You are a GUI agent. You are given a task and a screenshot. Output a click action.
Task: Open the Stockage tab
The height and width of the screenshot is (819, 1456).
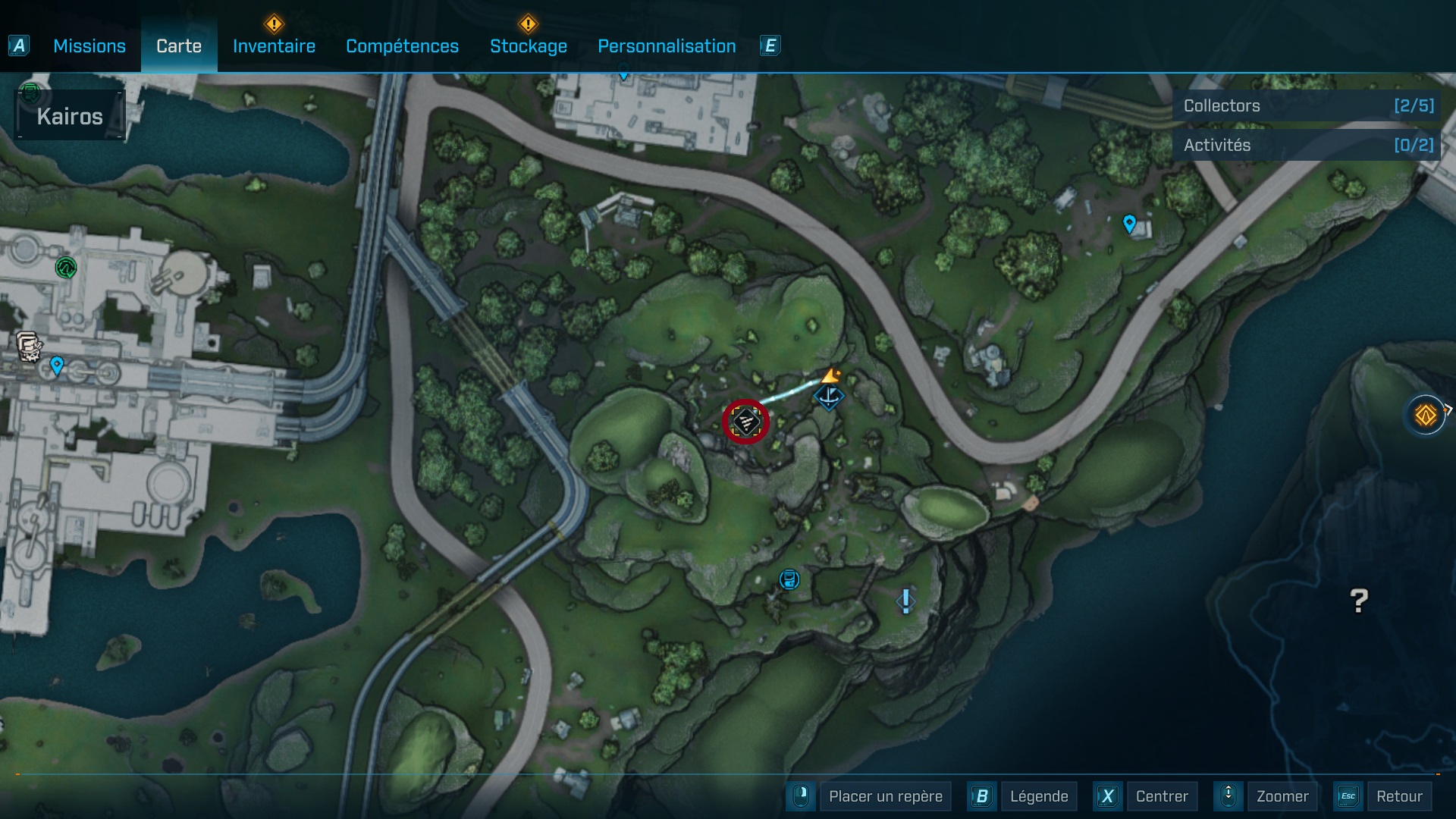[x=528, y=46]
